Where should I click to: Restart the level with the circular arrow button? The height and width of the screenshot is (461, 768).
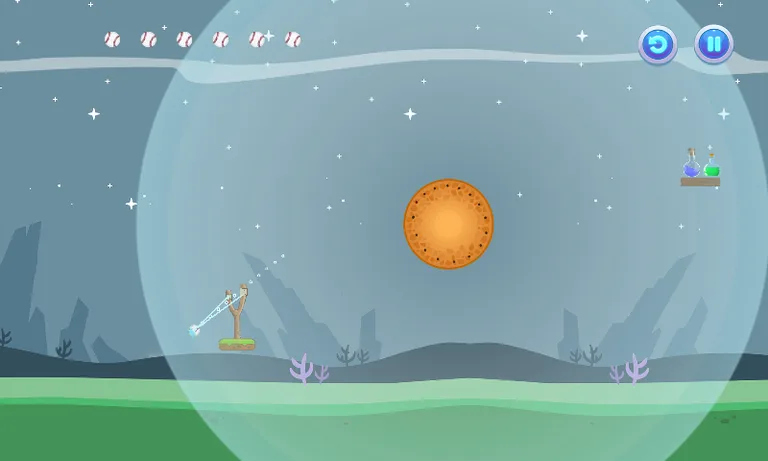(657, 45)
